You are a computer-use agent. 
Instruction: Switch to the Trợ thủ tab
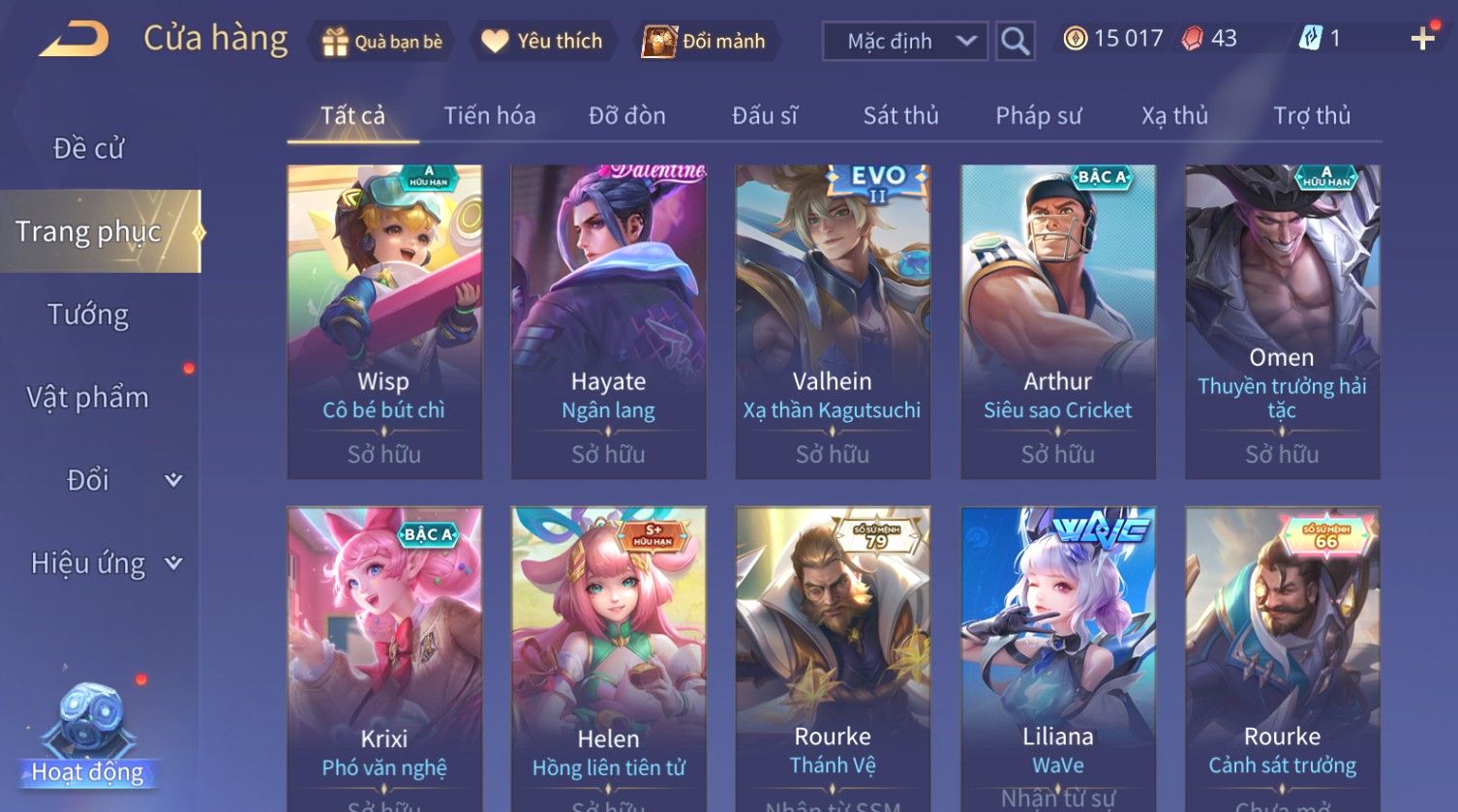coord(1311,116)
